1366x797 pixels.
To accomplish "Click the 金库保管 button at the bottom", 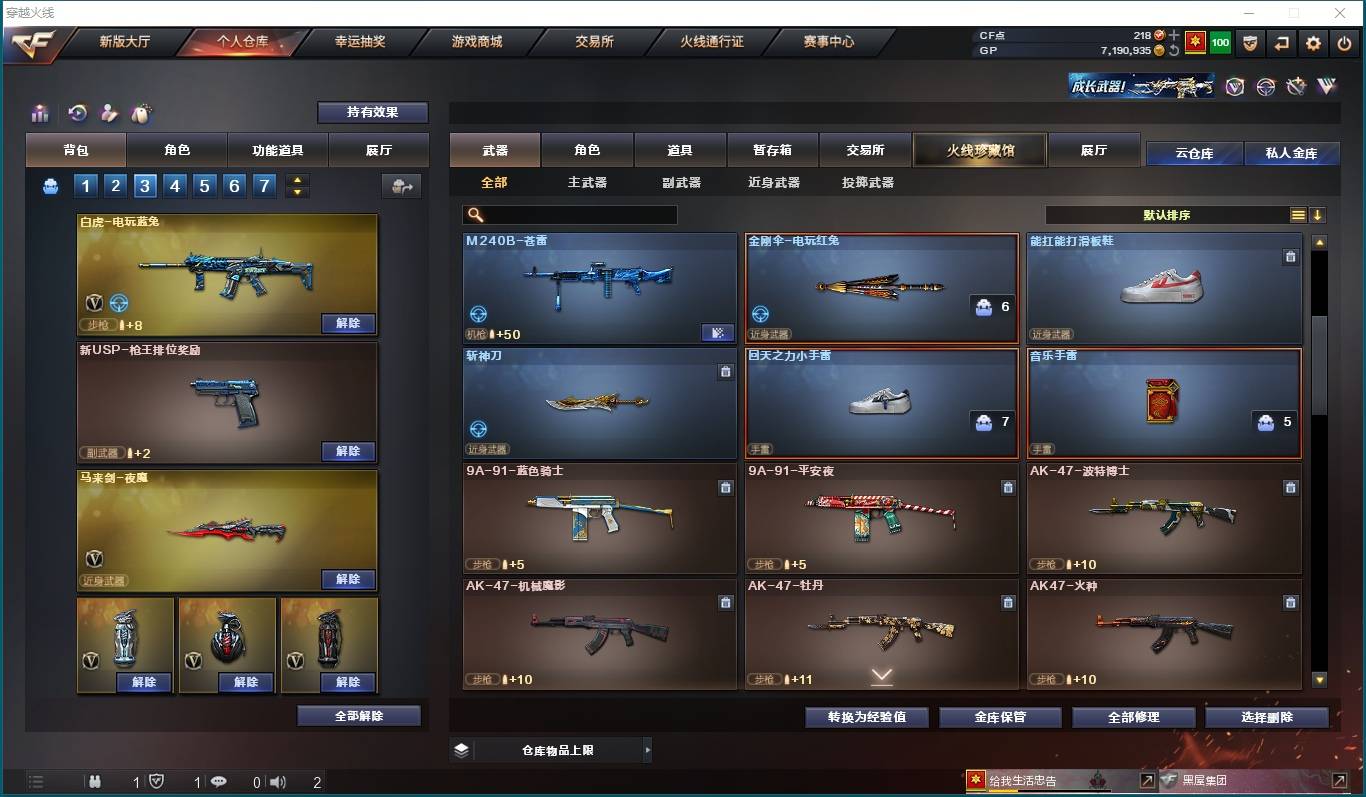I will [1000, 717].
